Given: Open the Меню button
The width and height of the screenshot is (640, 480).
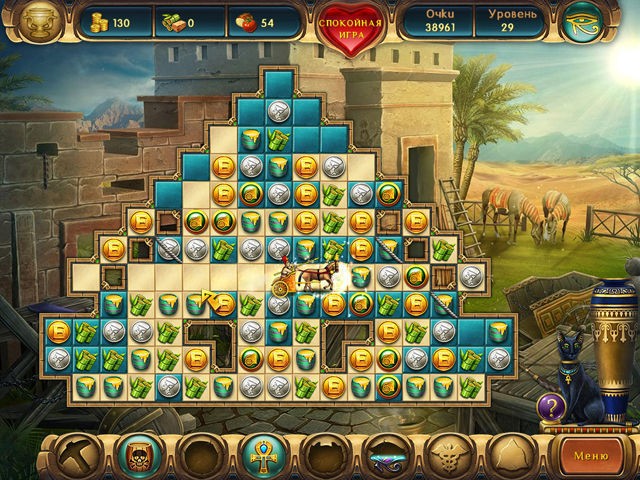Looking at the screenshot, I should [x=591, y=455].
